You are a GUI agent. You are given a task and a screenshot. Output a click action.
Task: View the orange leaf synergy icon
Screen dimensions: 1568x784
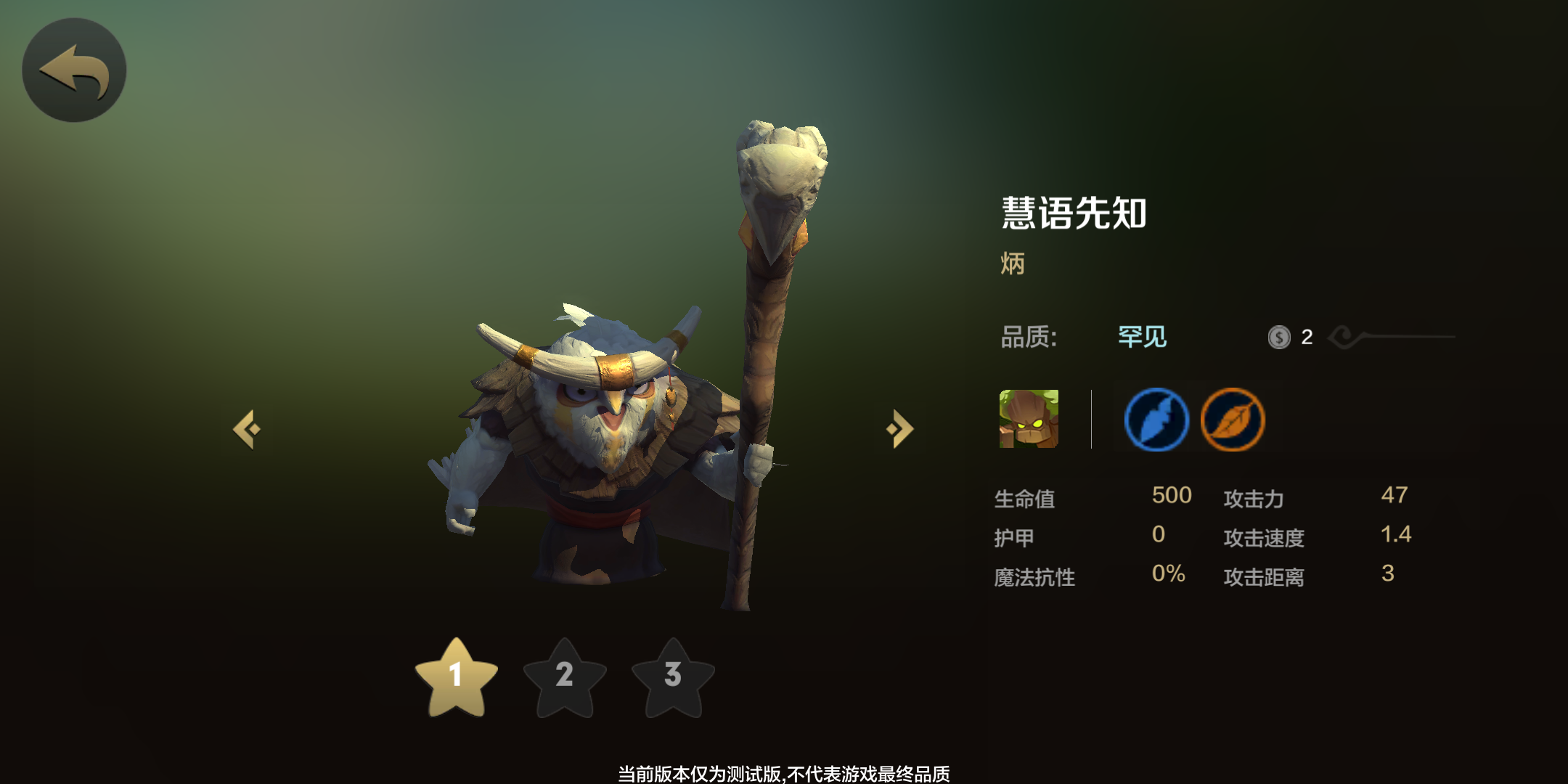click(x=1233, y=420)
